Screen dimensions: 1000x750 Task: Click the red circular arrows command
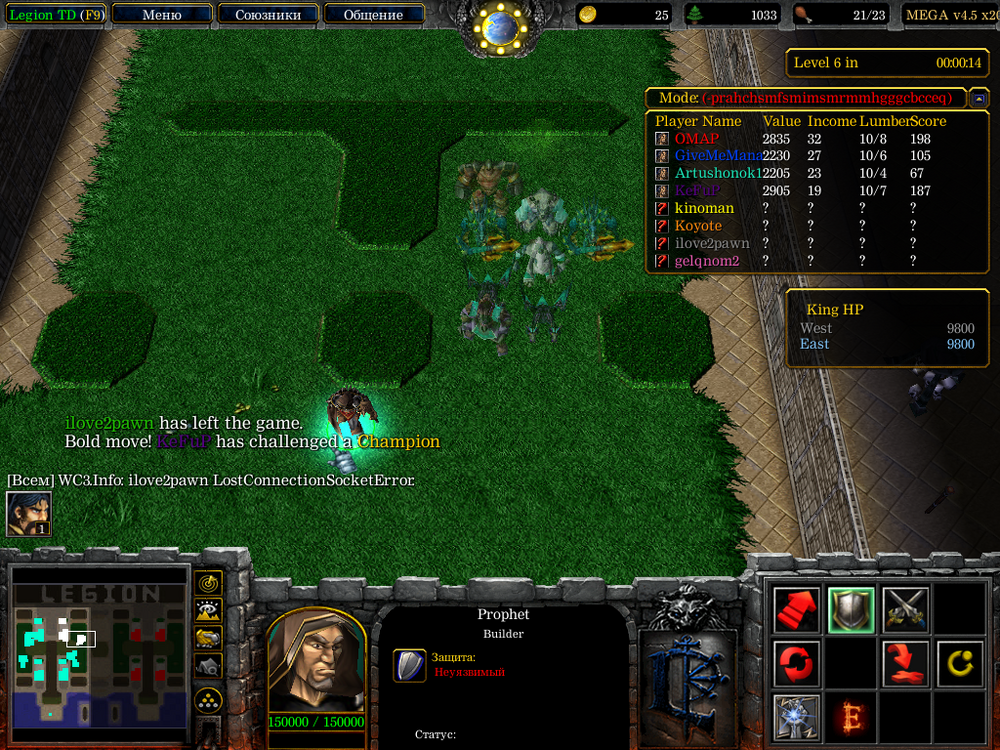click(x=797, y=663)
